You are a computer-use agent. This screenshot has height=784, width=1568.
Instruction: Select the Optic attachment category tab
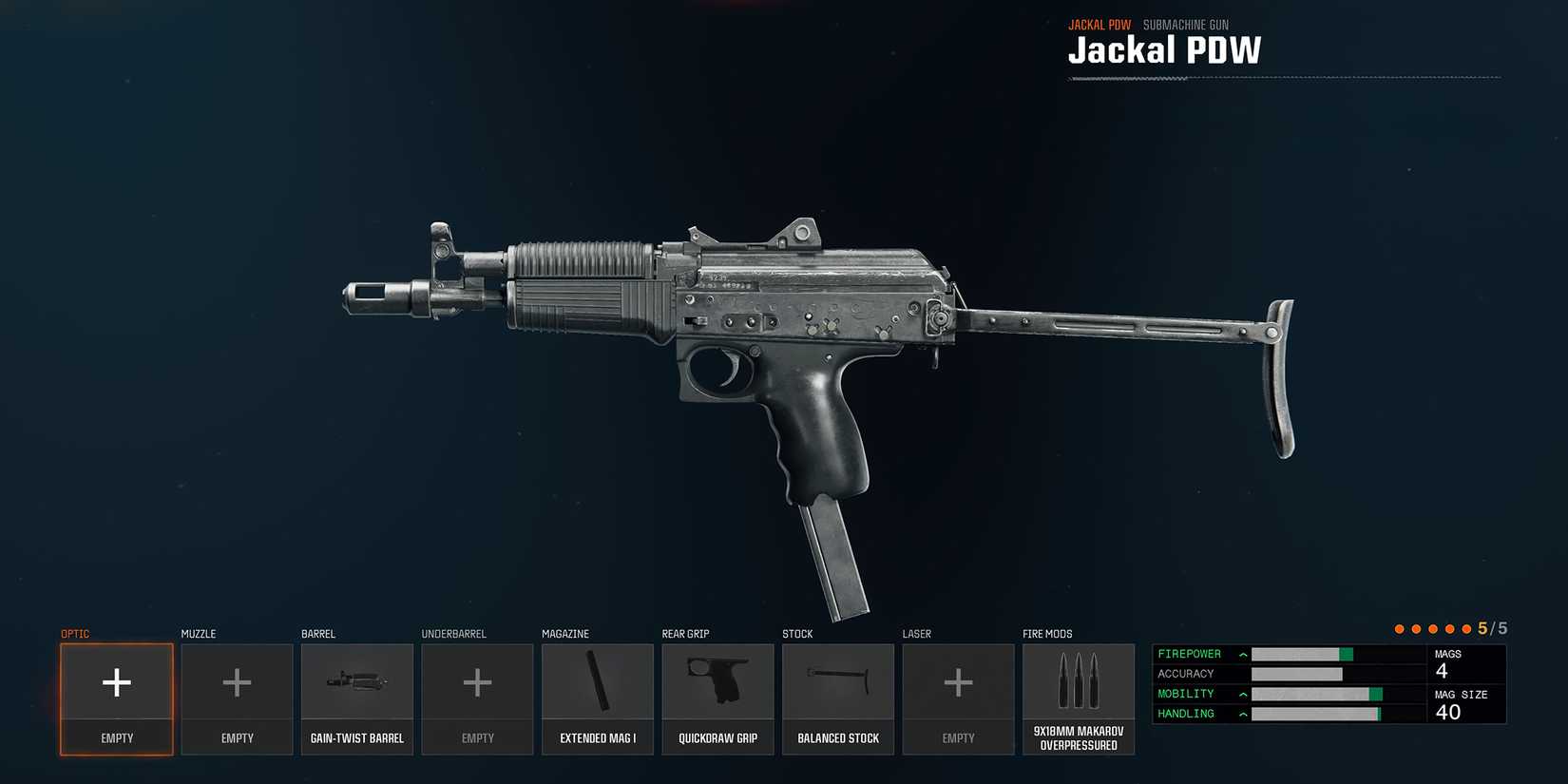(x=75, y=633)
